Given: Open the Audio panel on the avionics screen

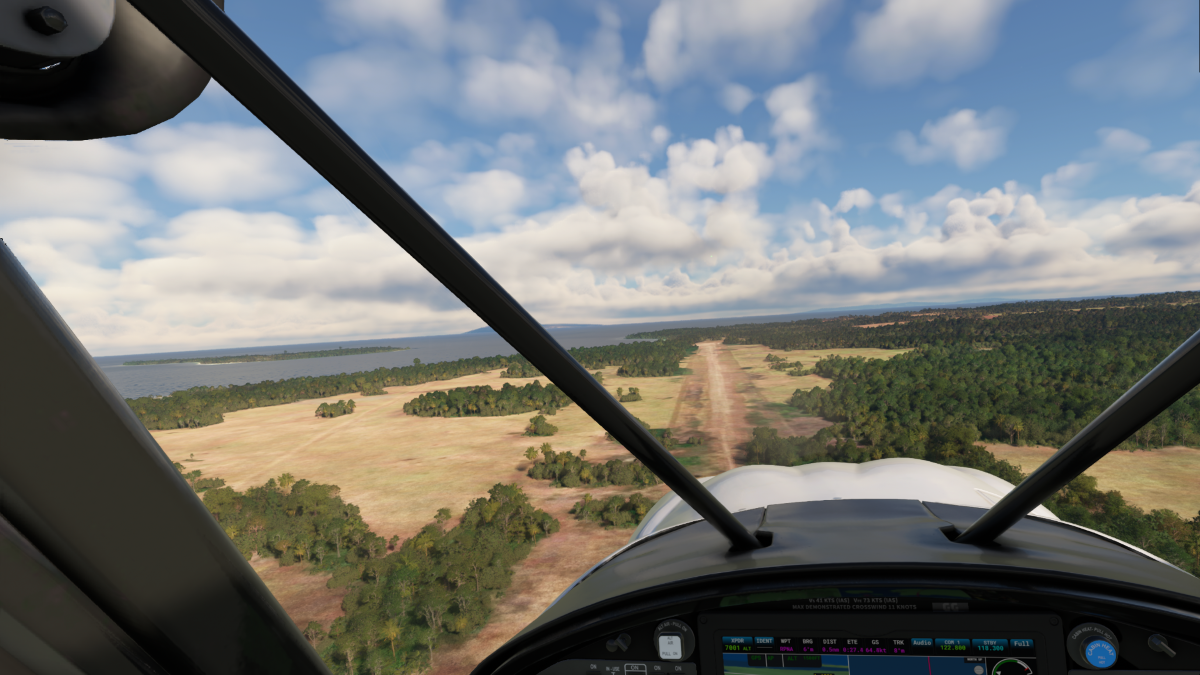Looking at the screenshot, I should 921,642.
